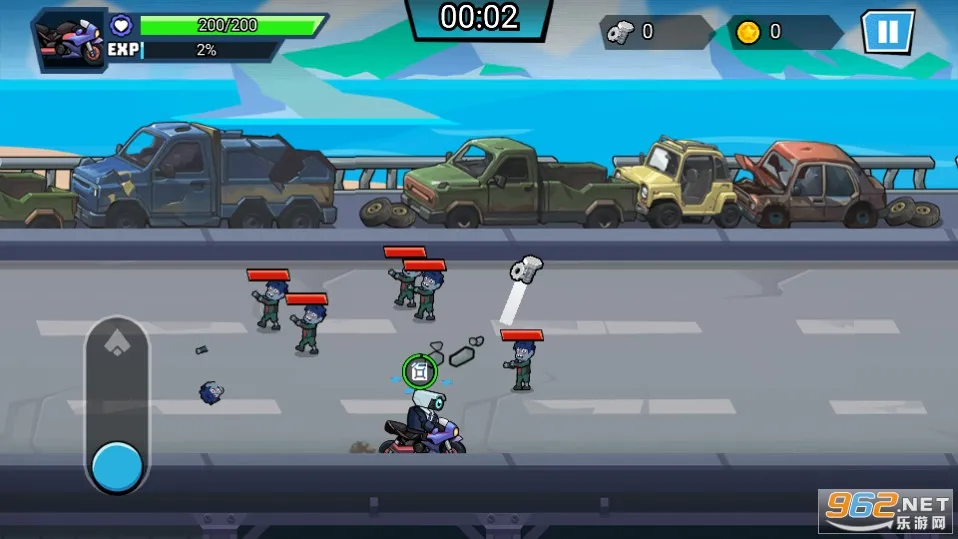The width and height of the screenshot is (958, 539).
Task: Pause the game with the pause button
Action: click(x=887, y=32)
